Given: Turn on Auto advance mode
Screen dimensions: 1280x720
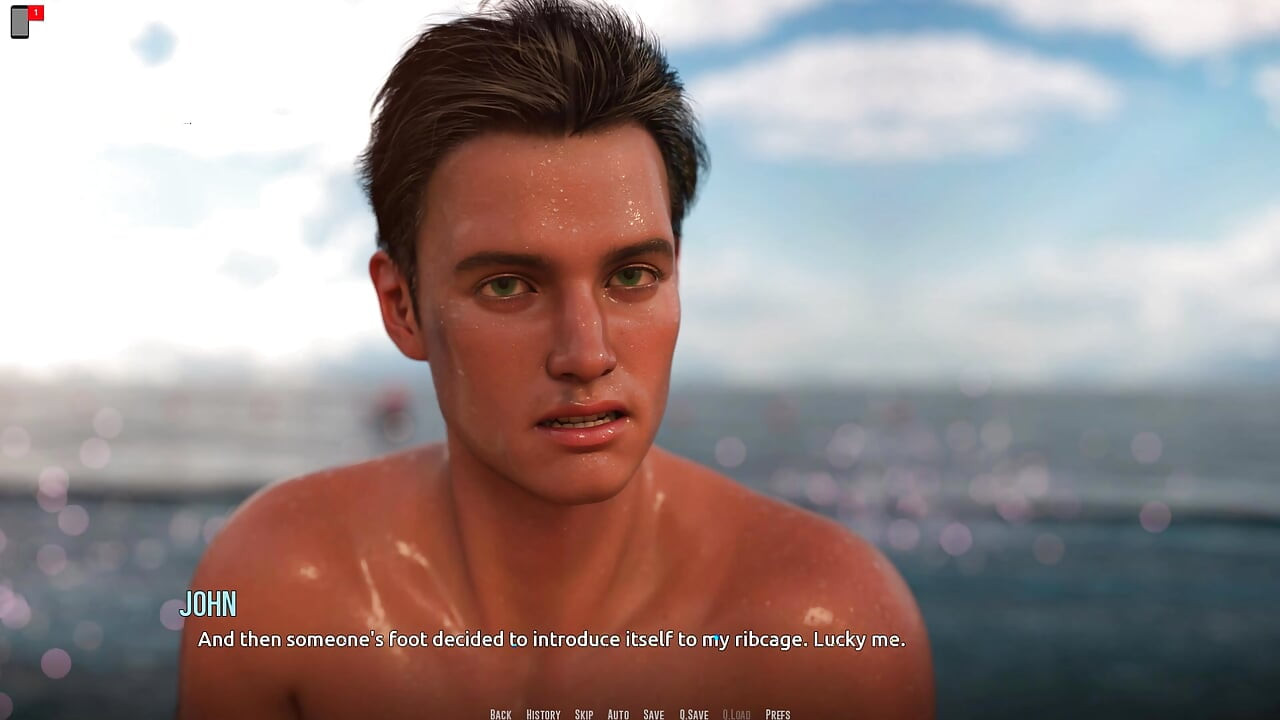Looking at the screenshot, I should point(618,714).
